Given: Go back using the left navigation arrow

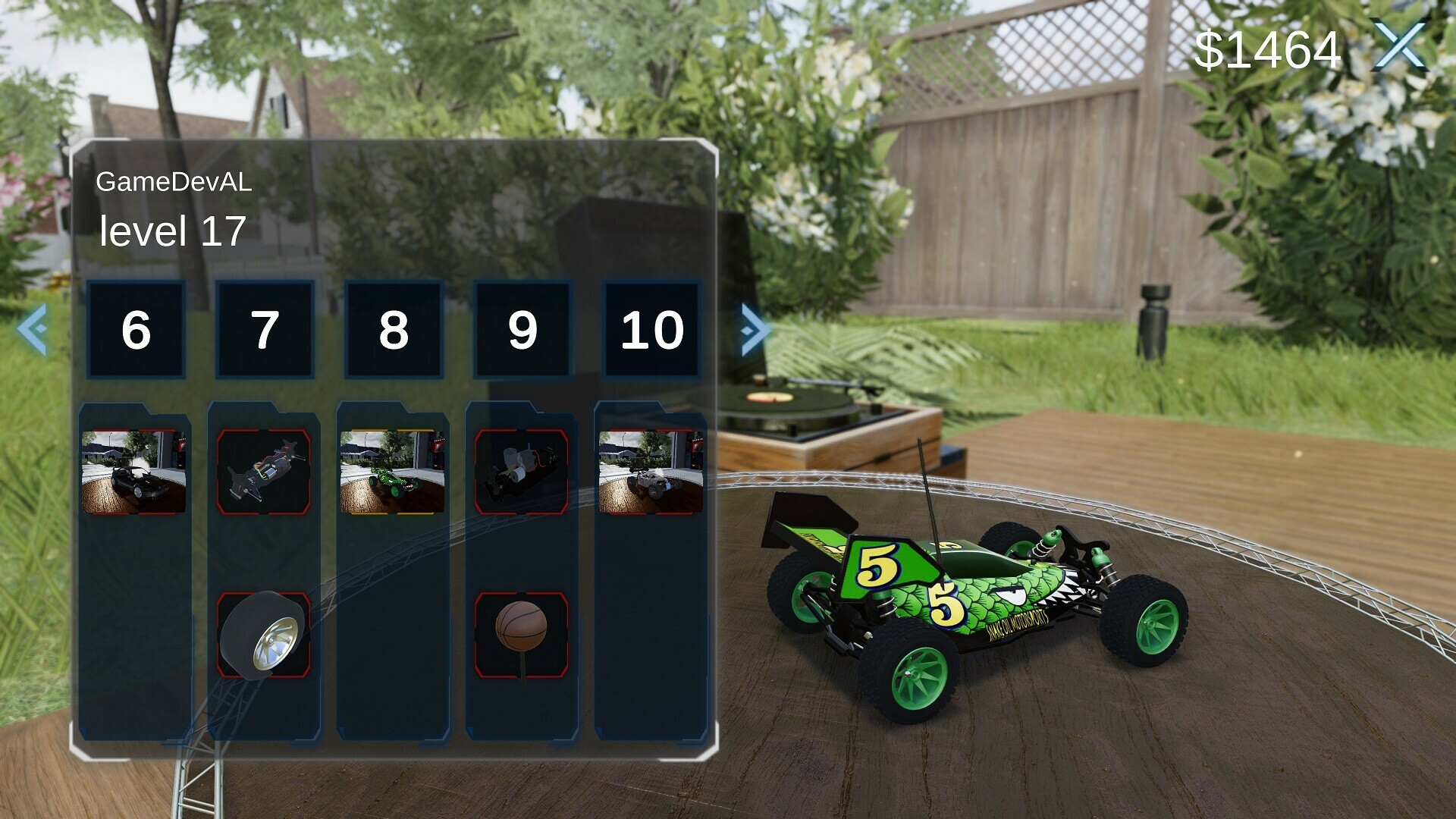Looking at the screenshot, I should click(31, 329).
